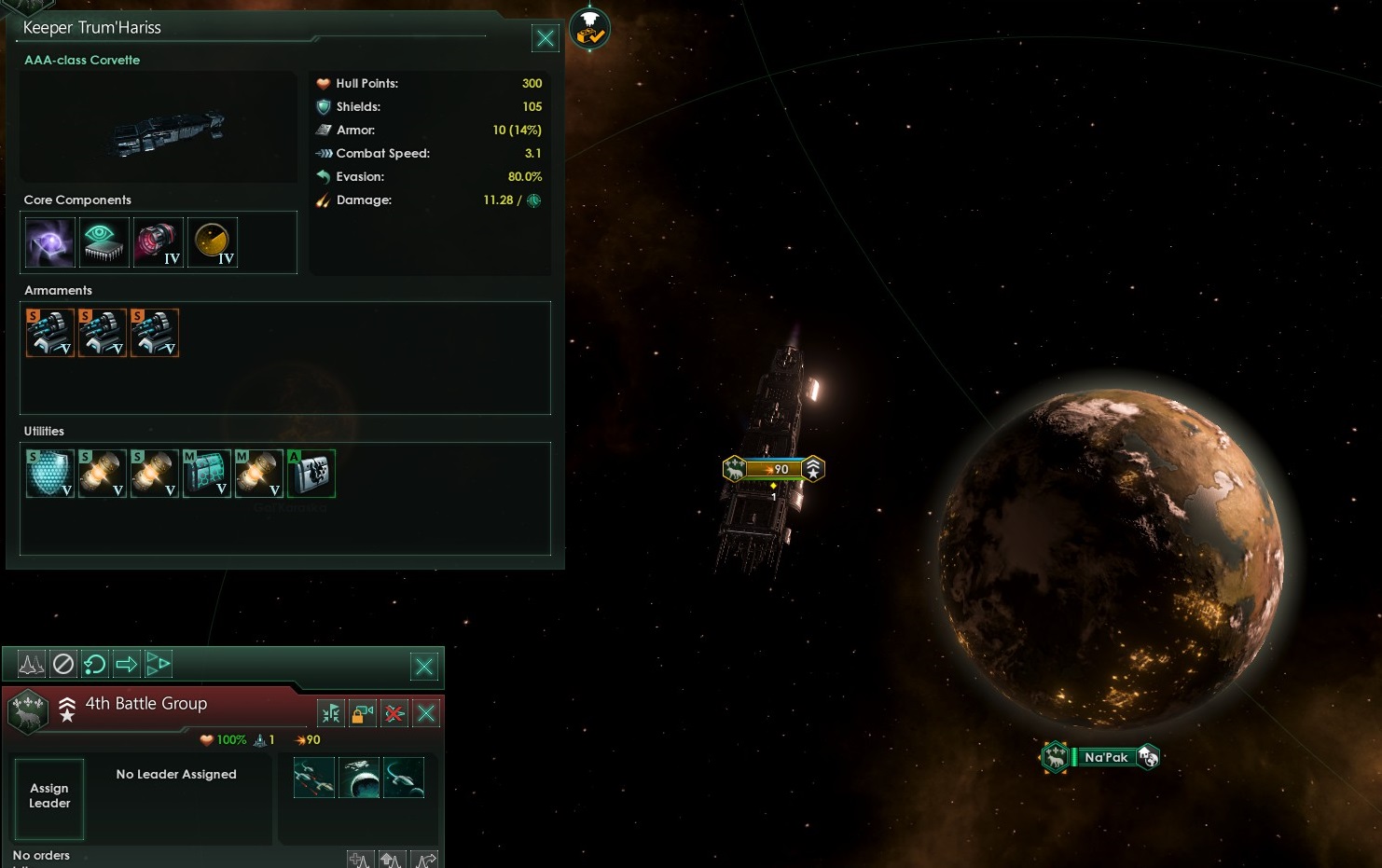Toggle the camera lock on fleet
This screenshot has height=868, width=1382.
click(362, 714)
